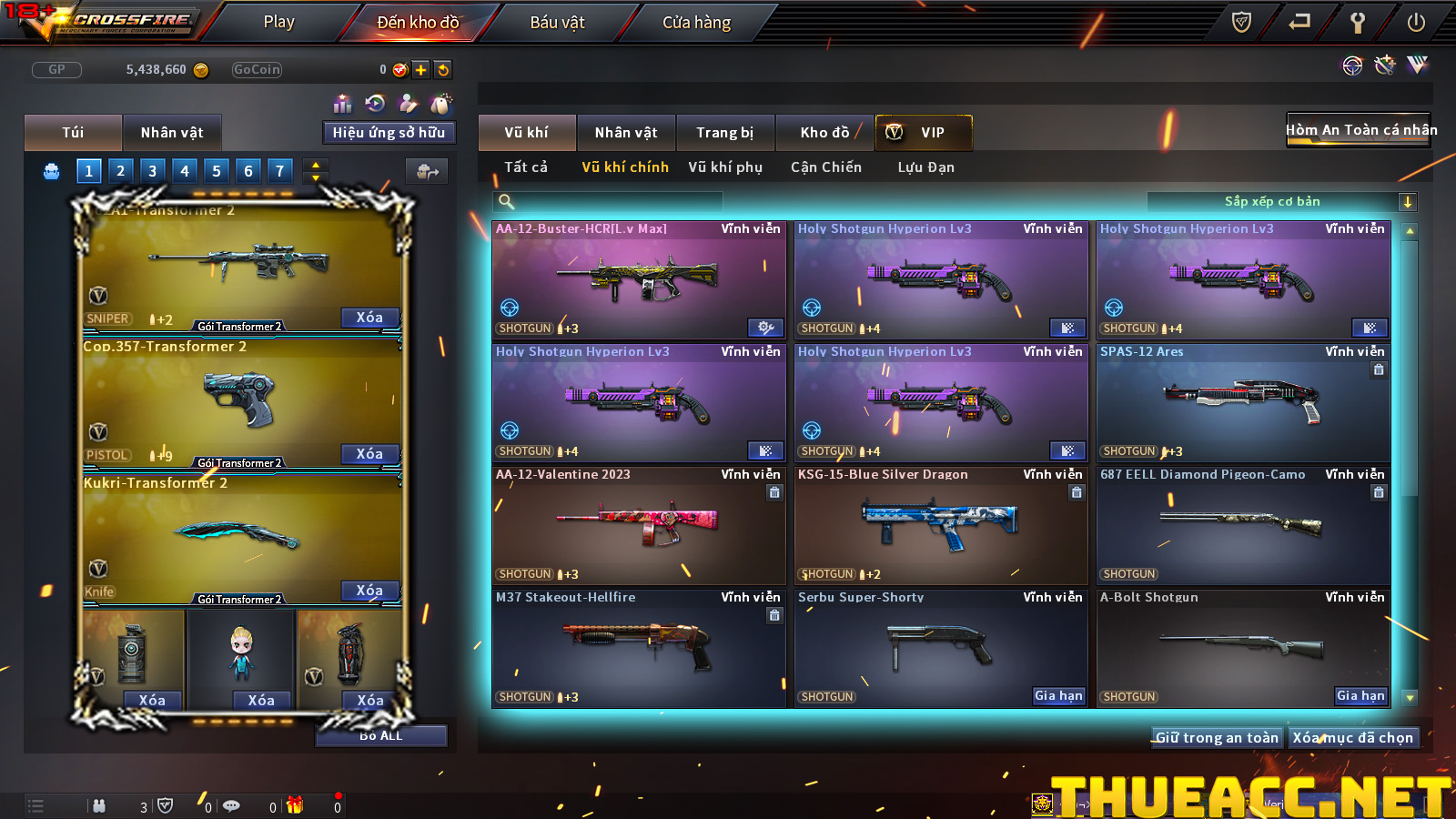Select the KSG-15-Blue Silver Dragon item
This screenshot has height=819, width=1456.
941,526
